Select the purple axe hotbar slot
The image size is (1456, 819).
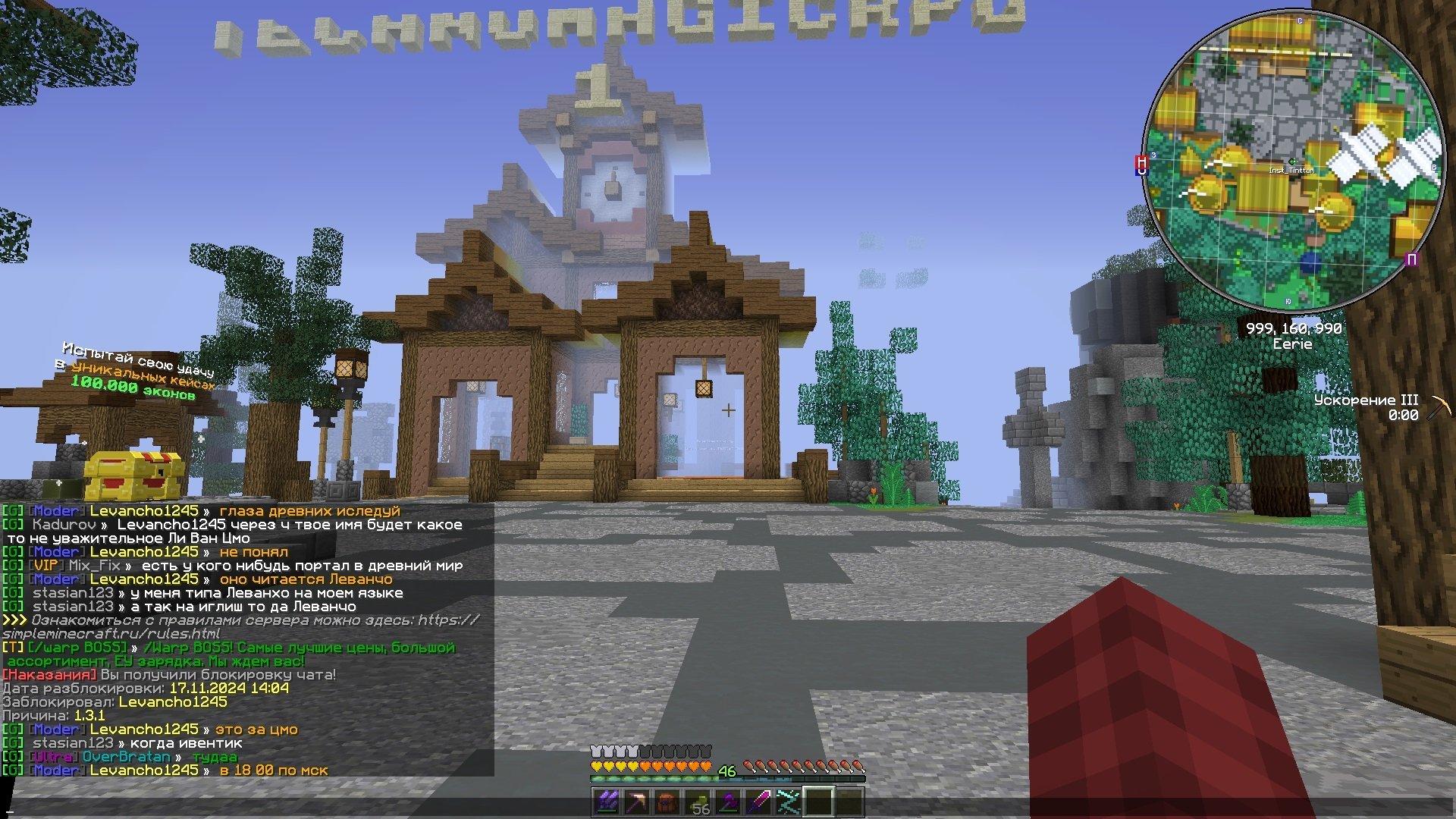point(728,802)
